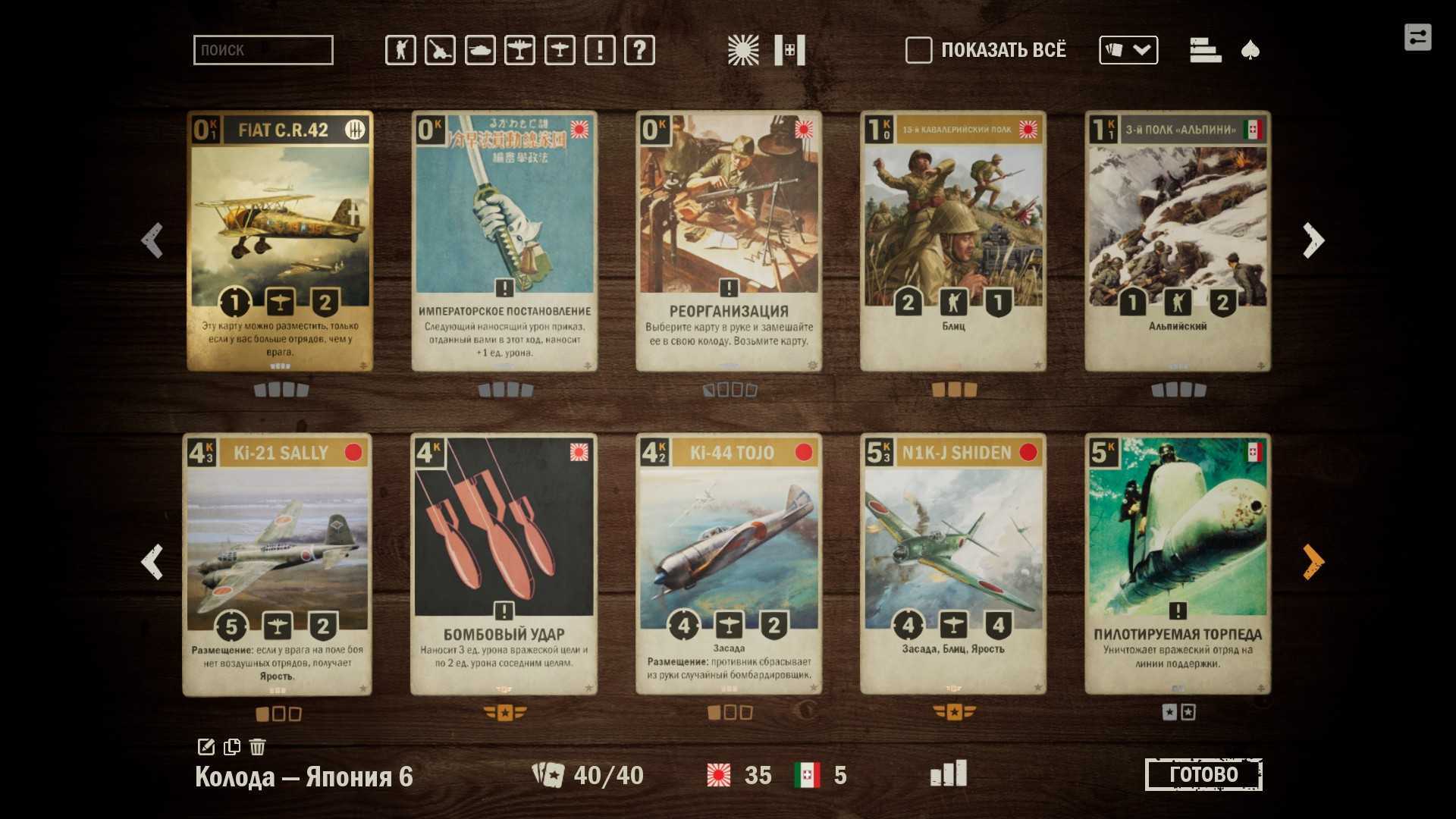Filter cards by question mark icon
The width and height of the screenshot is (1456, 819).
point(639,50)
